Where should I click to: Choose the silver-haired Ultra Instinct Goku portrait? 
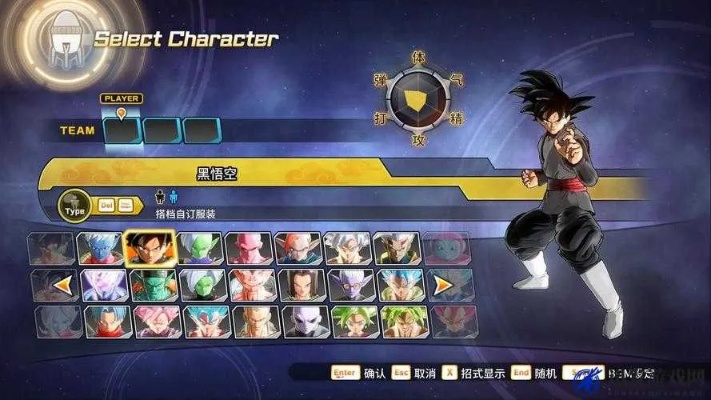point(348,247)
